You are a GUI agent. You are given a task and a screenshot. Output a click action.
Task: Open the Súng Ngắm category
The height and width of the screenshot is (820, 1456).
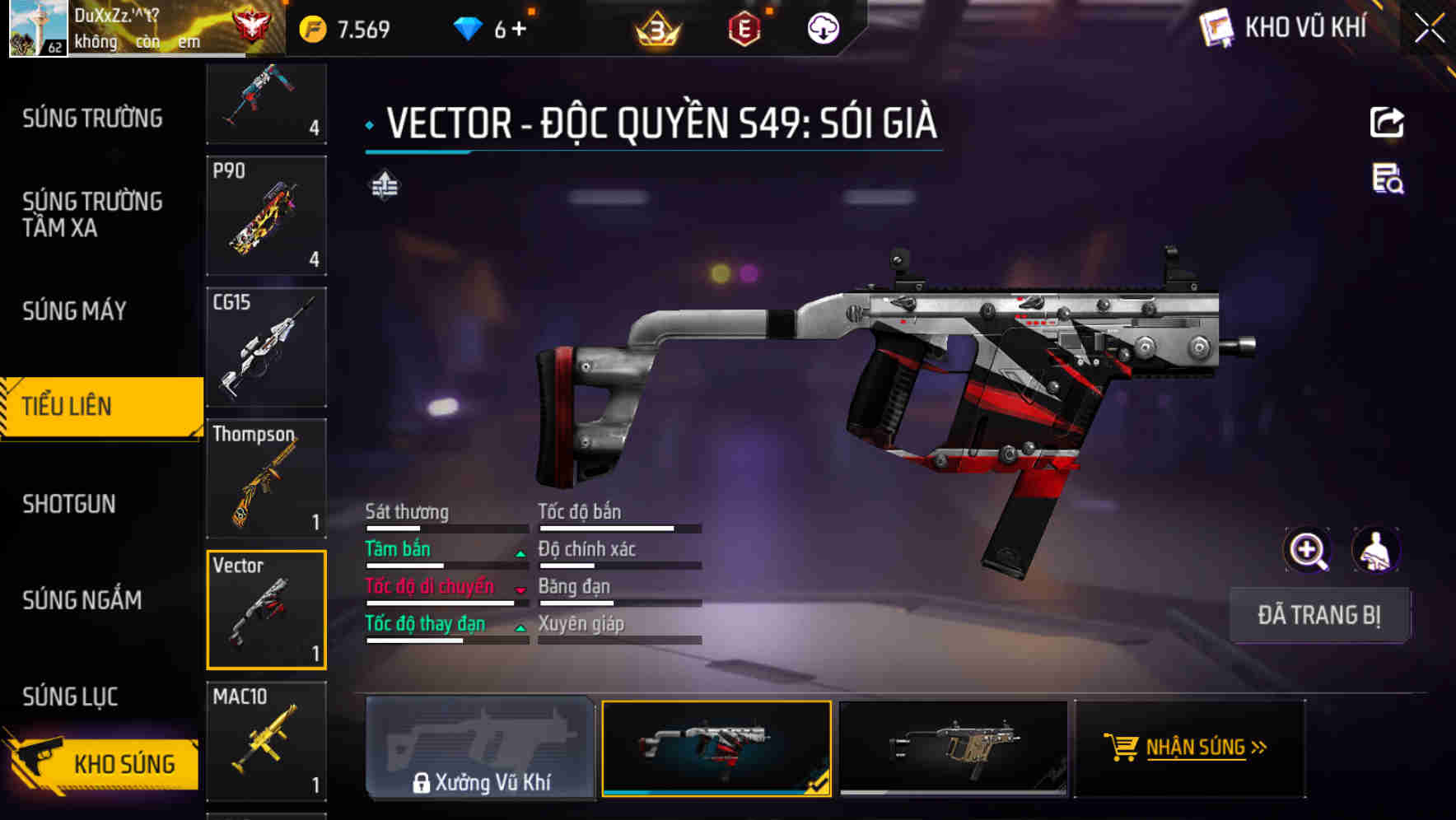pyautogui.click(x=82, y=600)
